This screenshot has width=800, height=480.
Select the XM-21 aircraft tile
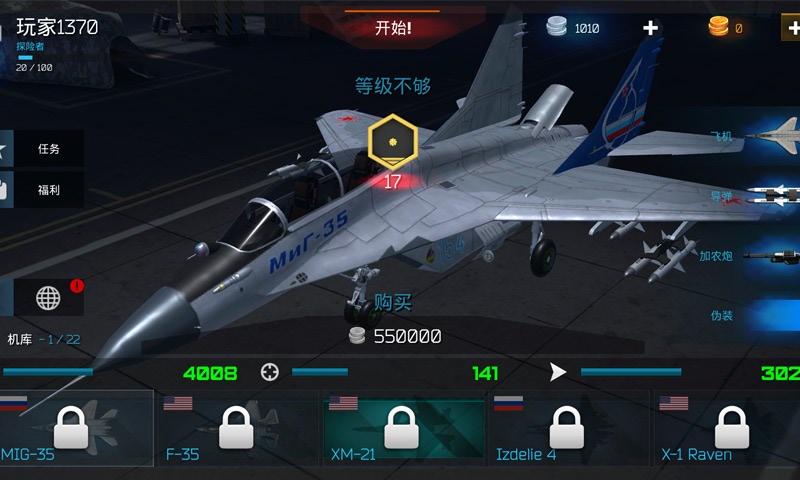click(x=401, y=428)
